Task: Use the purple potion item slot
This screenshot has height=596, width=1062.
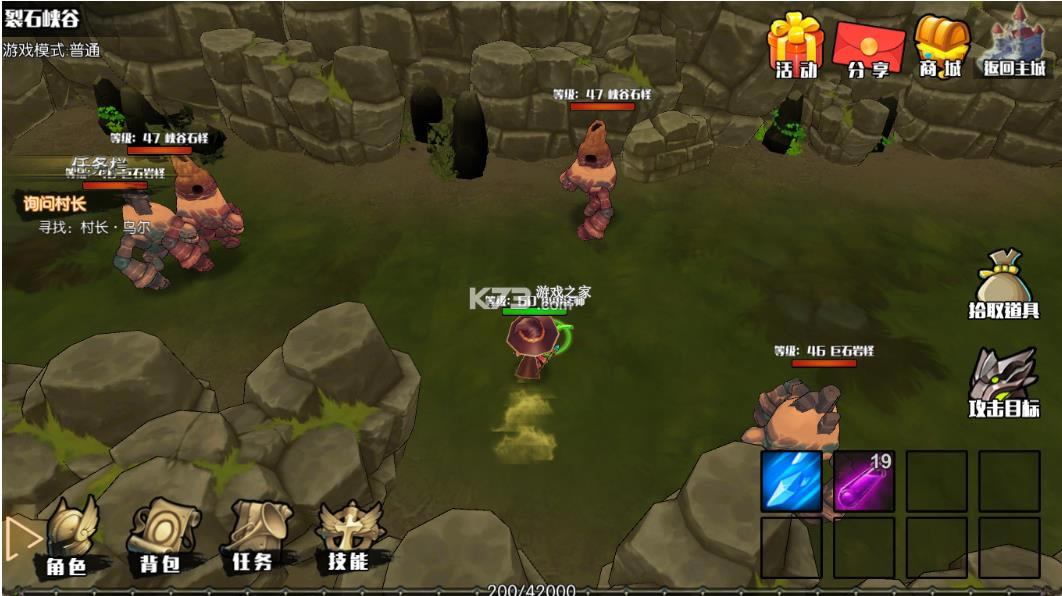Action: (864, 481)
